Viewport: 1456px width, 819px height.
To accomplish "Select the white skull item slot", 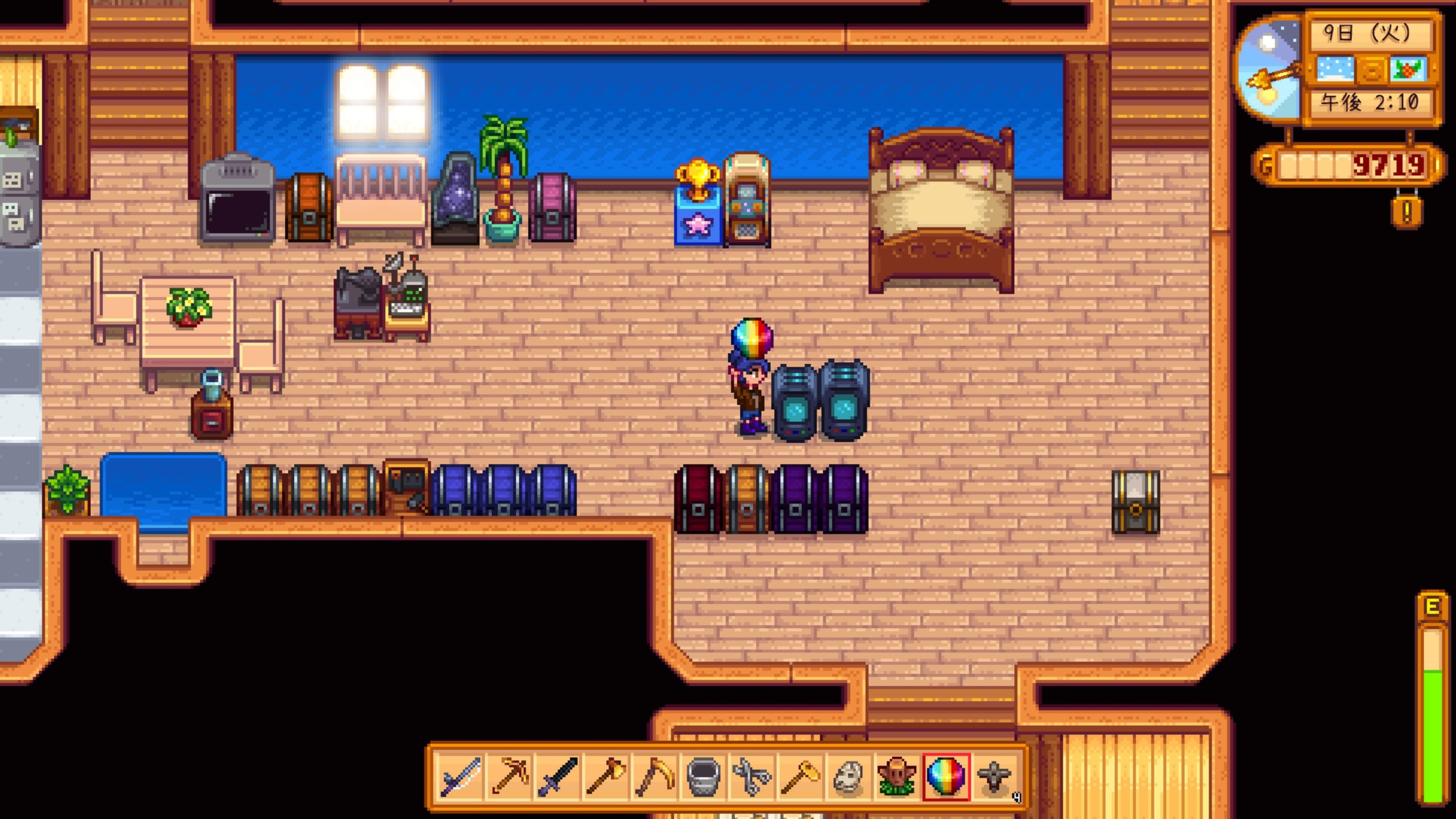I will [x=848, y=776].
